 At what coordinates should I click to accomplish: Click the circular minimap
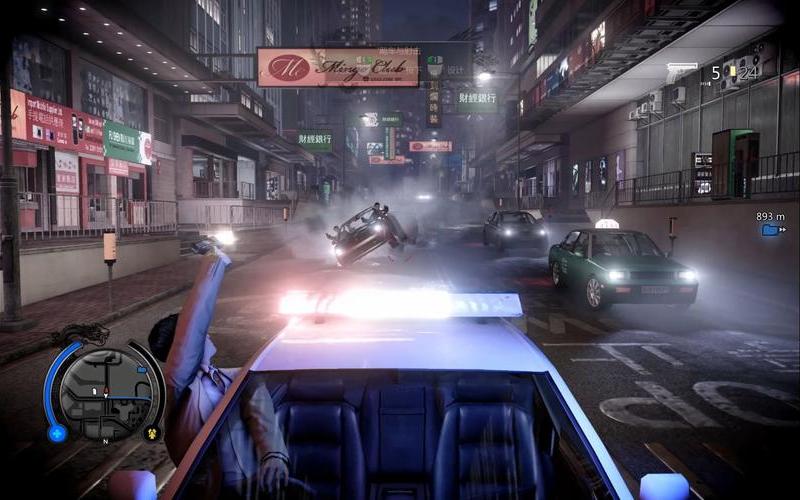coord(105,393)
